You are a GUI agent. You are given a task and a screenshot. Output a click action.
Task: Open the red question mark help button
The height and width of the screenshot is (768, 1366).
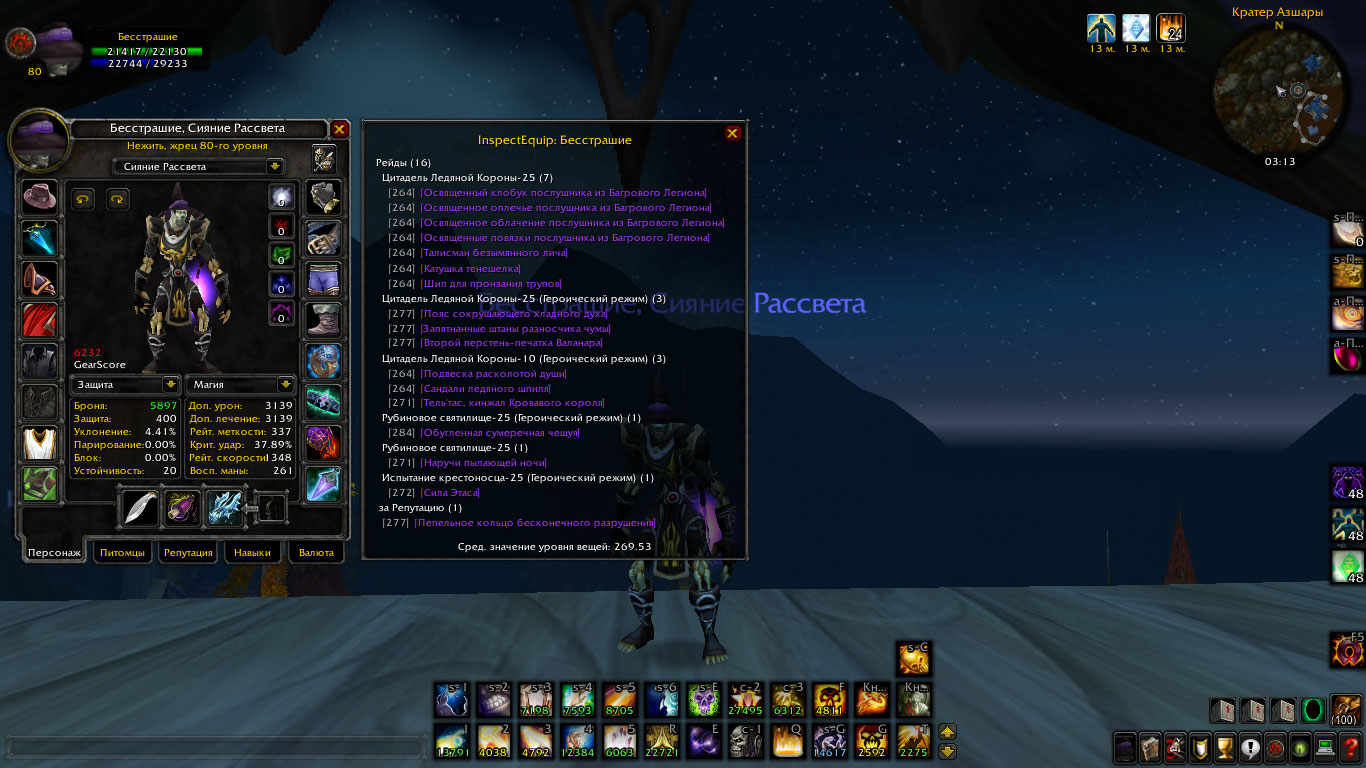1350,747
